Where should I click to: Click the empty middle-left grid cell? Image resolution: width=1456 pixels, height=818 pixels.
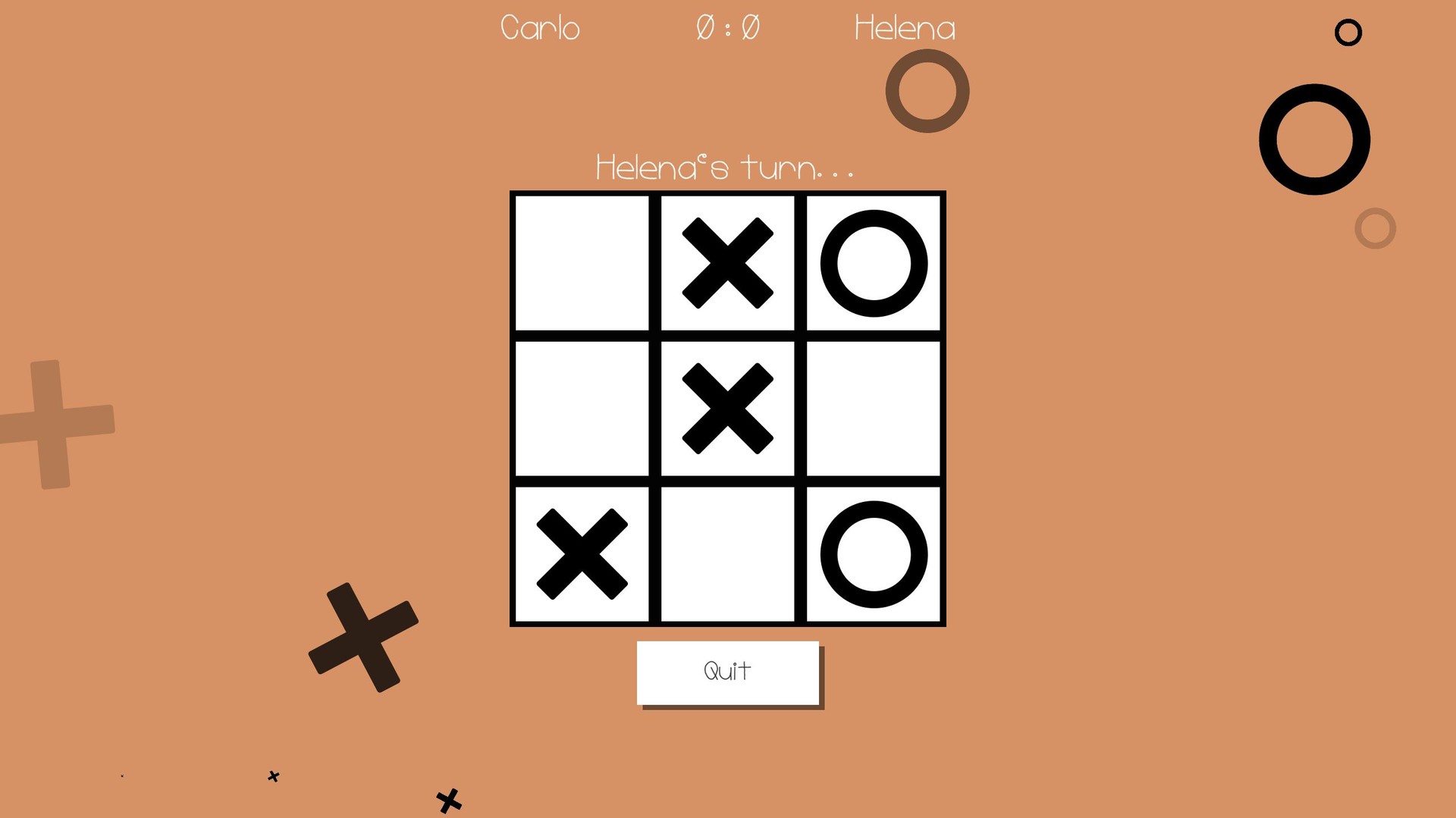click(x=581, y=409)
